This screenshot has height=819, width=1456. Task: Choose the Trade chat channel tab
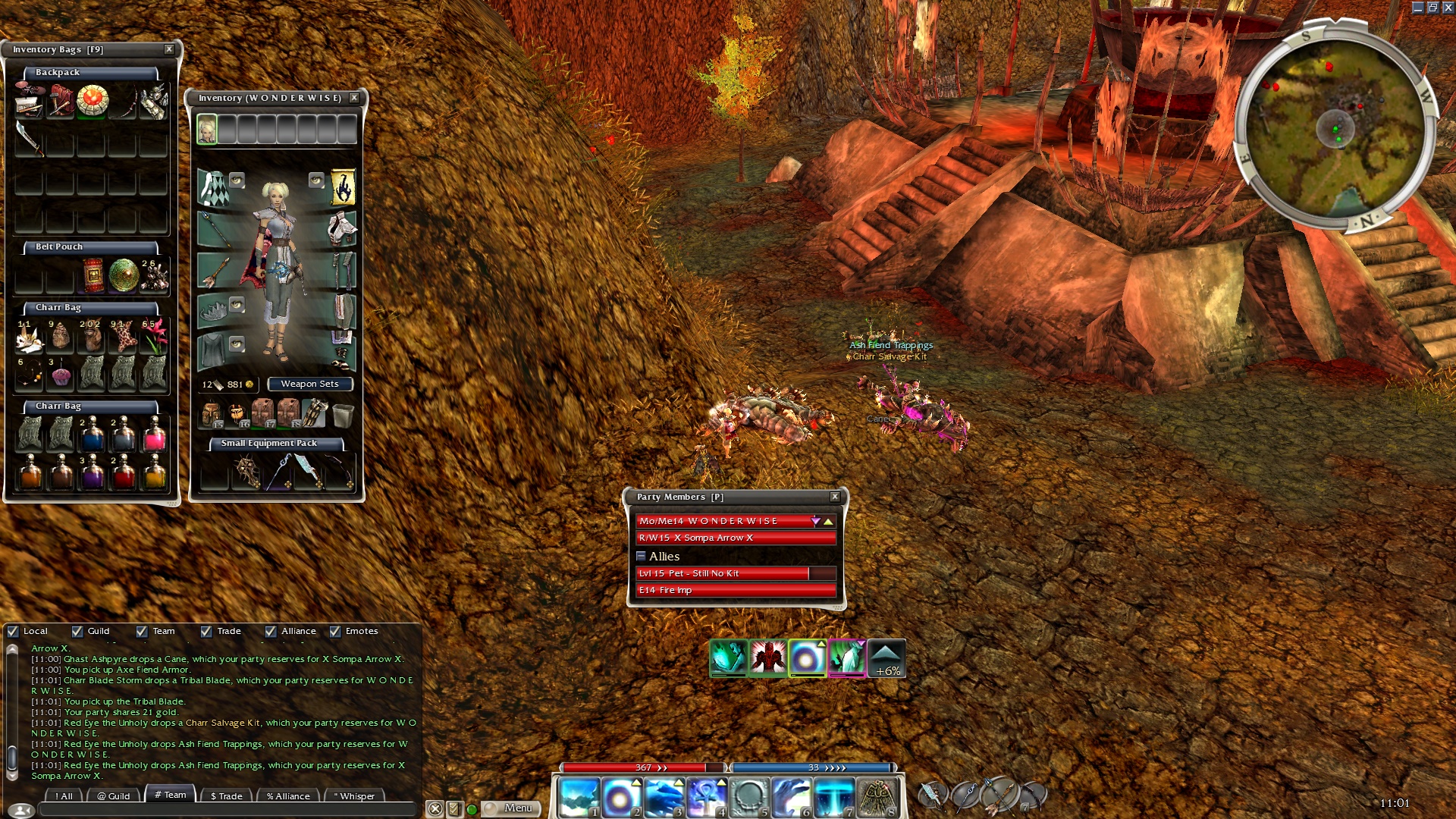(x=226, y=796)
